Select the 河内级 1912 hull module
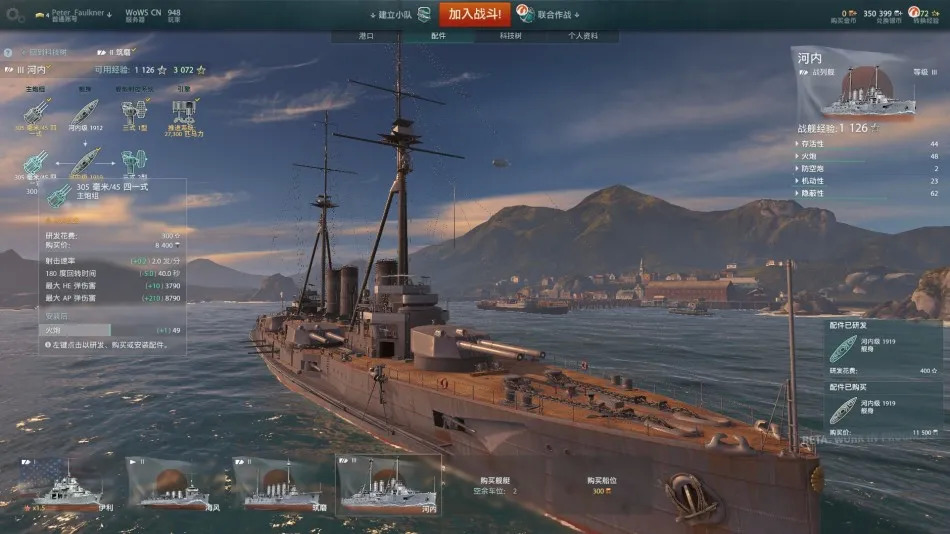The height and width of the screenshot is (534, 950). pyautogui.click(x=84, y=113)
